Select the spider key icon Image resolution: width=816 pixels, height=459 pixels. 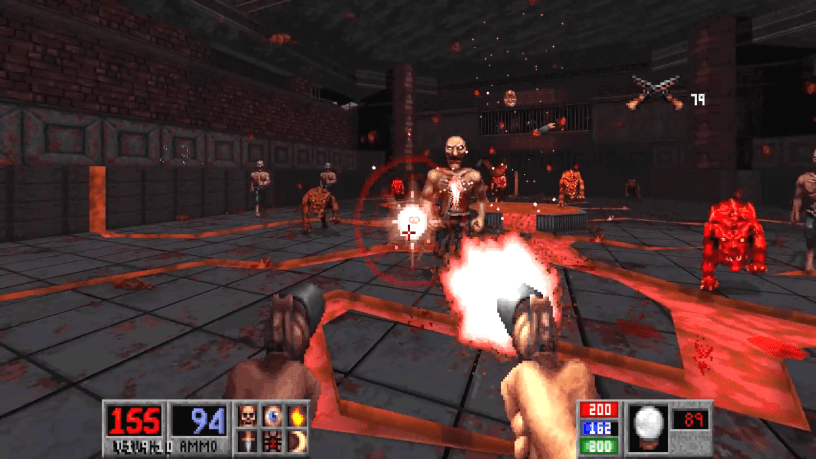tap(271, 441)
